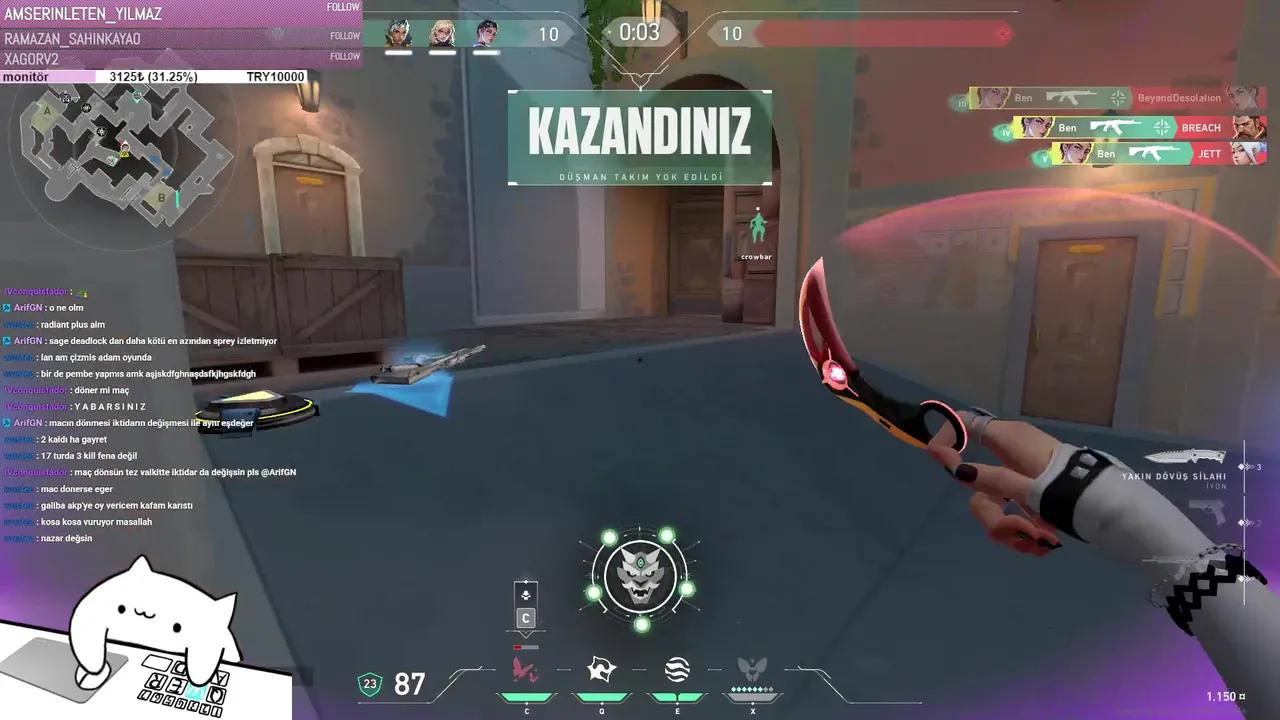Screen dimensions: 1280x720
Task: Click FOLLOW next to XAGORV2
Action: (x=344, y=56)
